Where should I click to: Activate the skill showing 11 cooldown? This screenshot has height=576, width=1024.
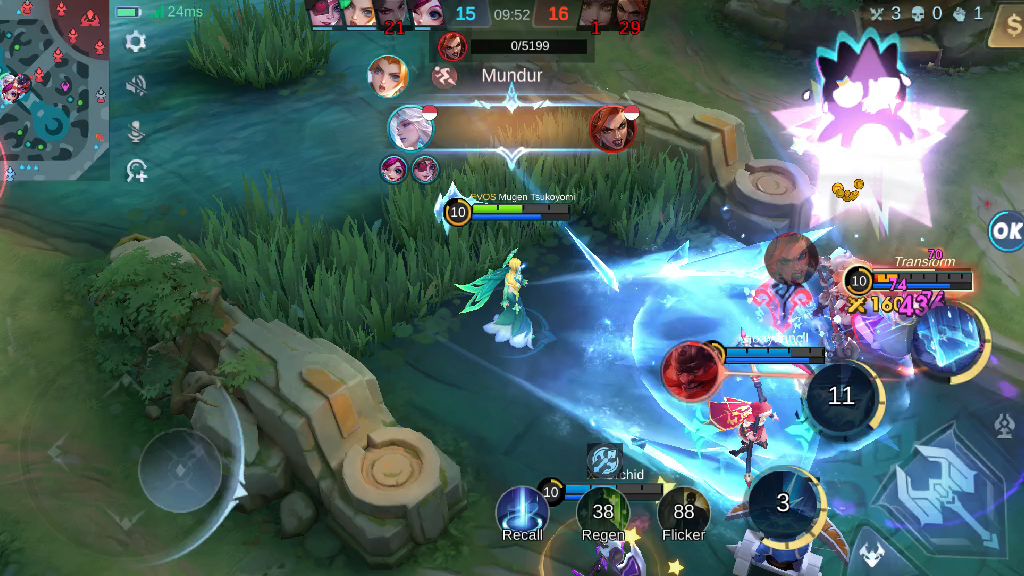(x=841, y=397)
